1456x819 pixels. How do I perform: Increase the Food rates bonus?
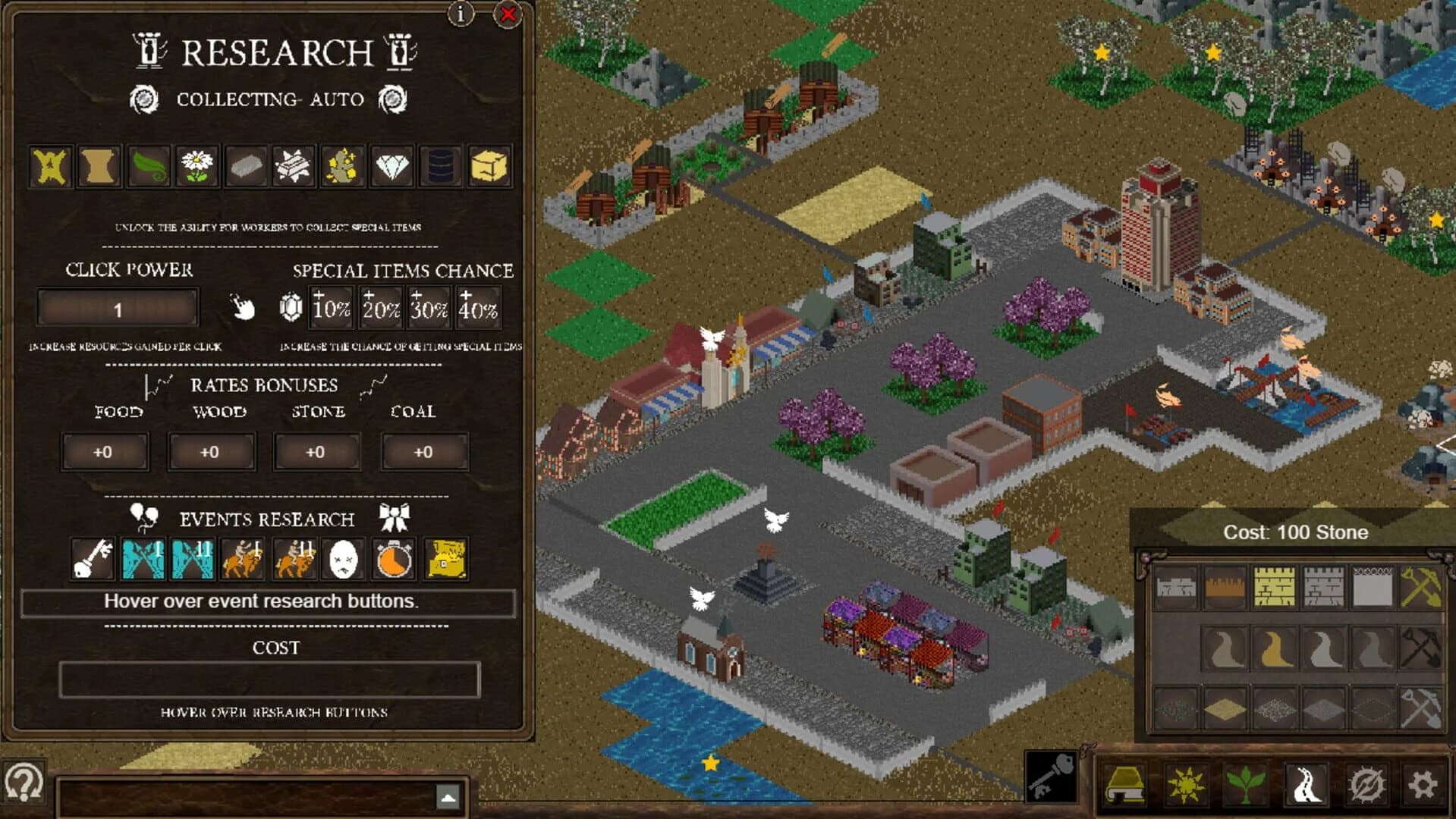click(105, 453)
